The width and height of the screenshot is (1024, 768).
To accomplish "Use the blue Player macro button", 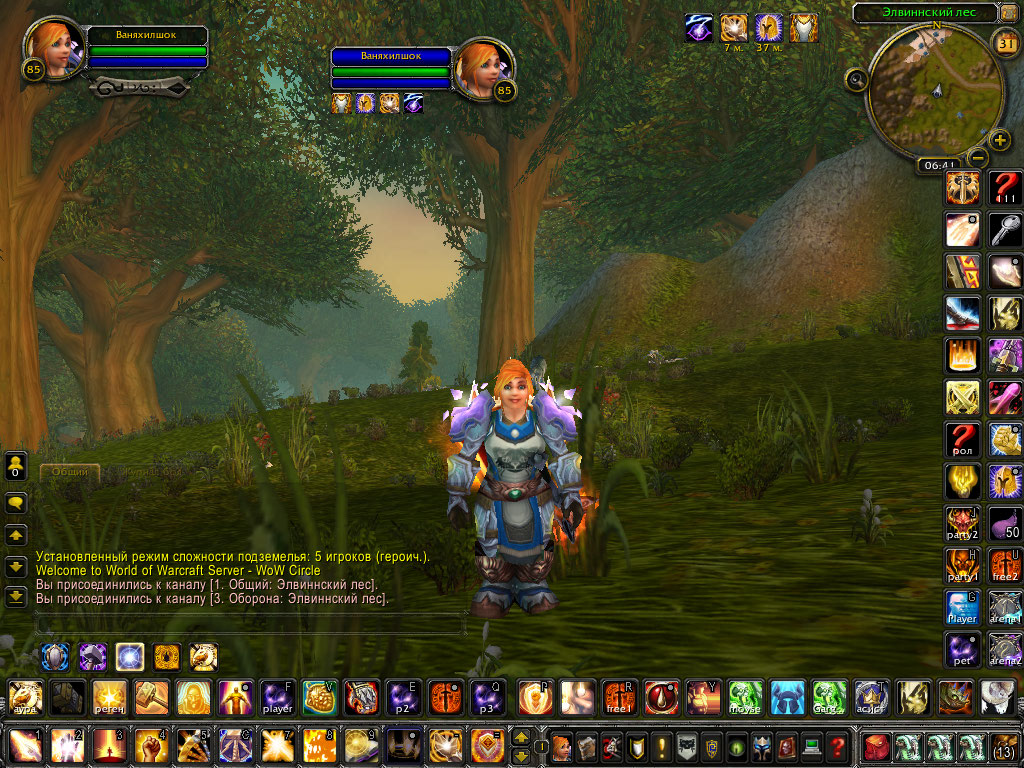I will click(962, 607).
